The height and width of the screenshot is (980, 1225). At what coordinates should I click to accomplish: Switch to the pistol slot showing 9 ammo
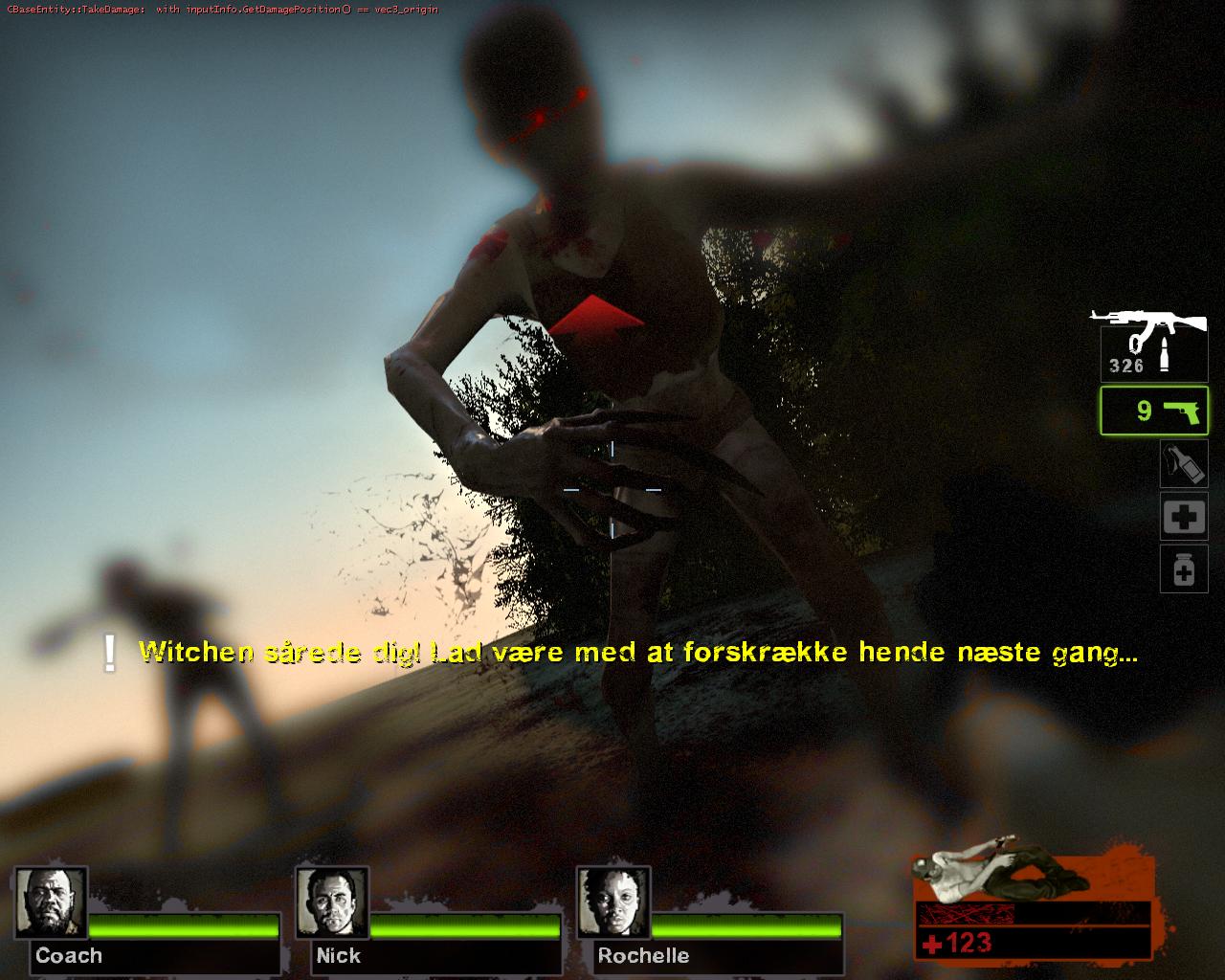(1153, 412)
